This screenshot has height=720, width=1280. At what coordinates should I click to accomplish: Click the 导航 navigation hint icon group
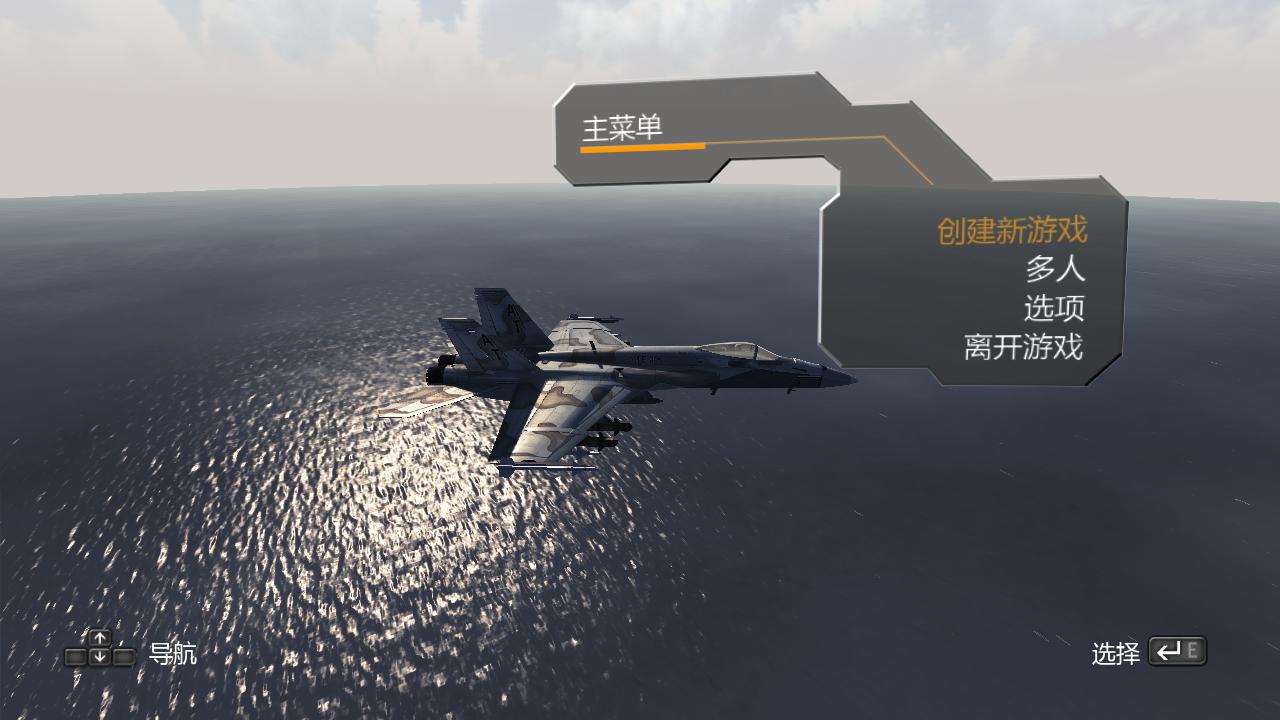pos(100,648)
